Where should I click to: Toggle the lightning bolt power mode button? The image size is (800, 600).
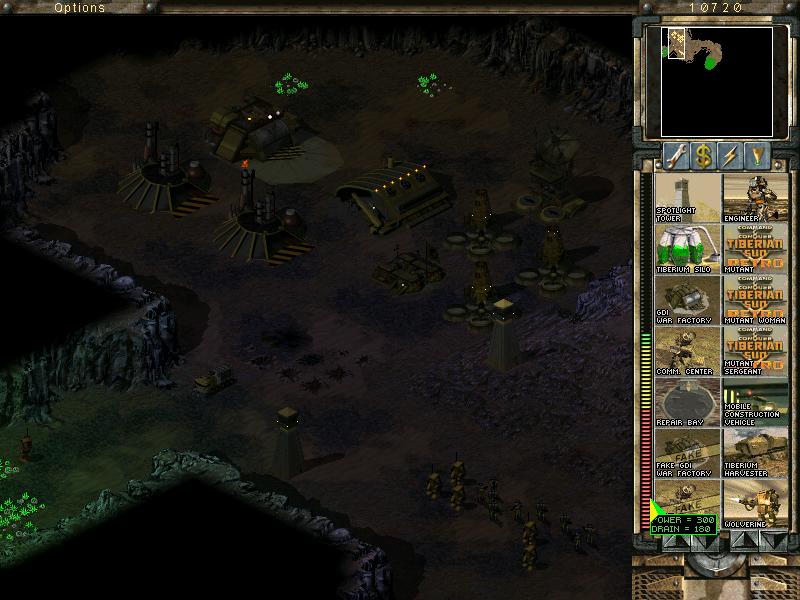pyautogui.click(x=734, y=156)
